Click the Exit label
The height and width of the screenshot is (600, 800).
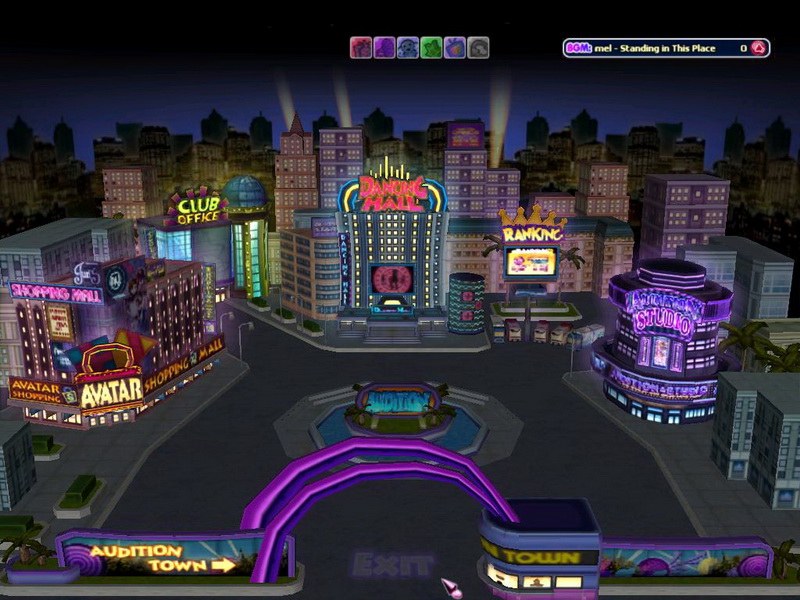tap(392, 565)
